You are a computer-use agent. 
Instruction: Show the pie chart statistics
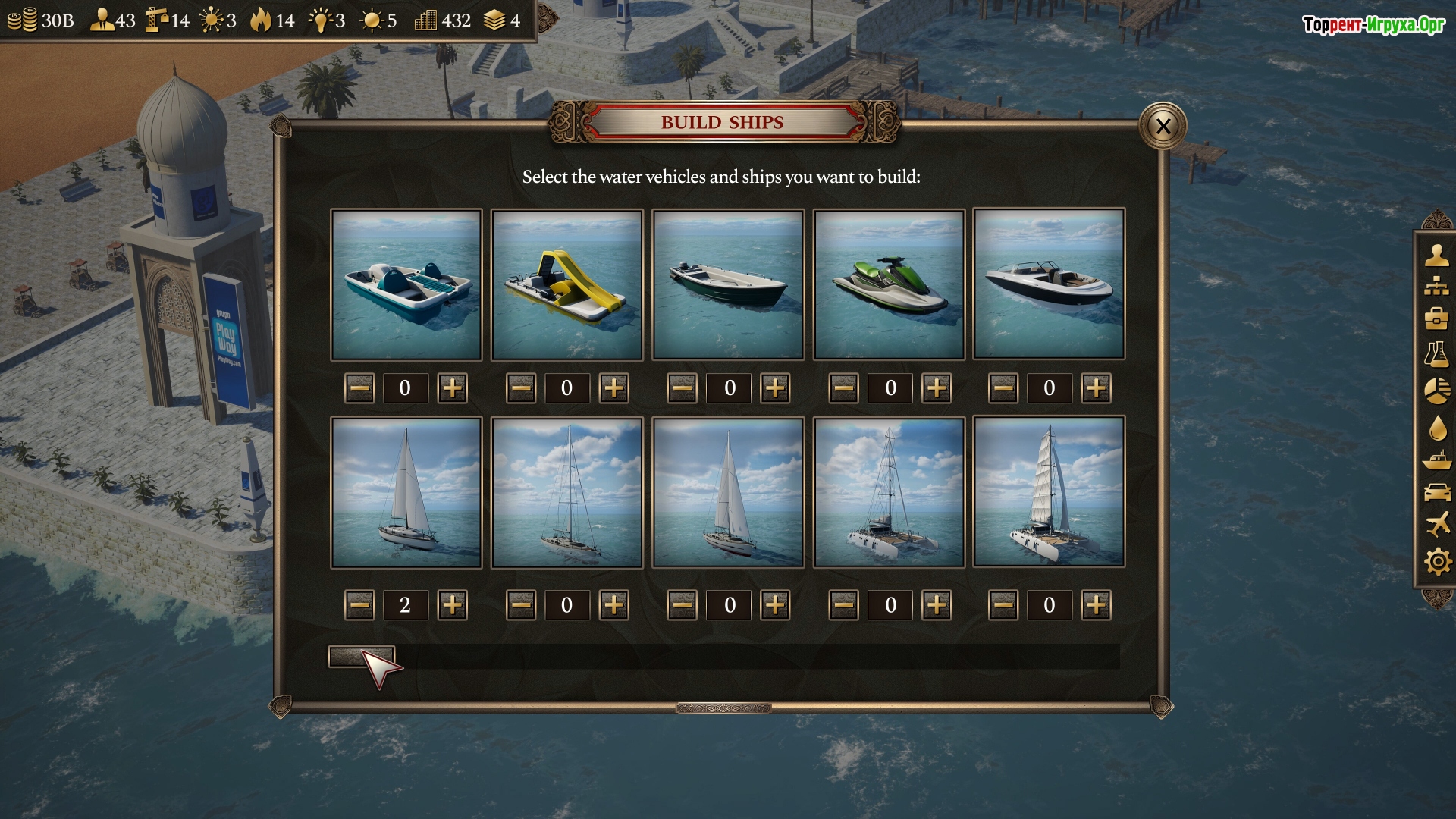(1436, 391)
